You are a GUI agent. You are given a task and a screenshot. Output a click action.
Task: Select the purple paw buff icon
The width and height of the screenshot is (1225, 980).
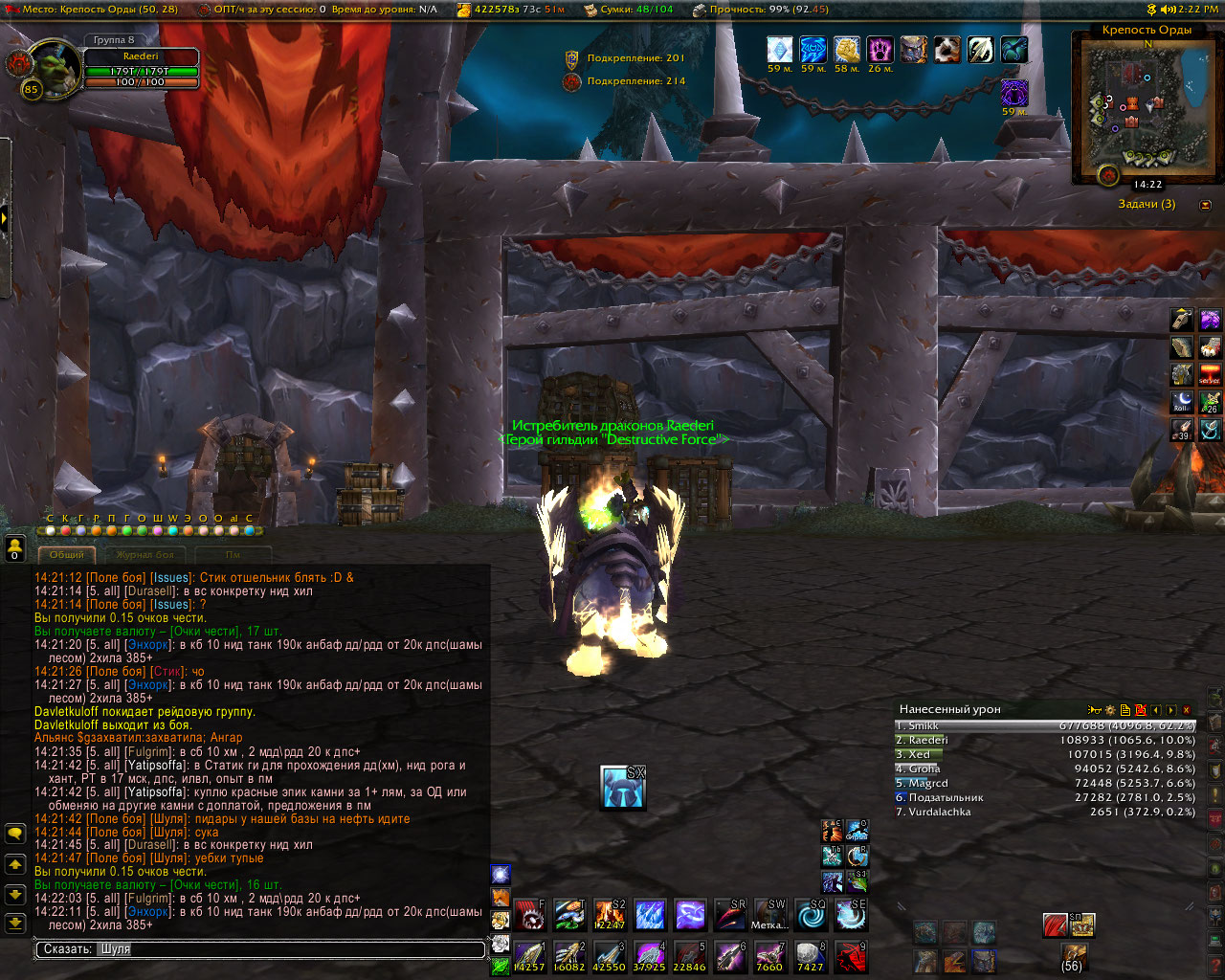pos(880,50)
